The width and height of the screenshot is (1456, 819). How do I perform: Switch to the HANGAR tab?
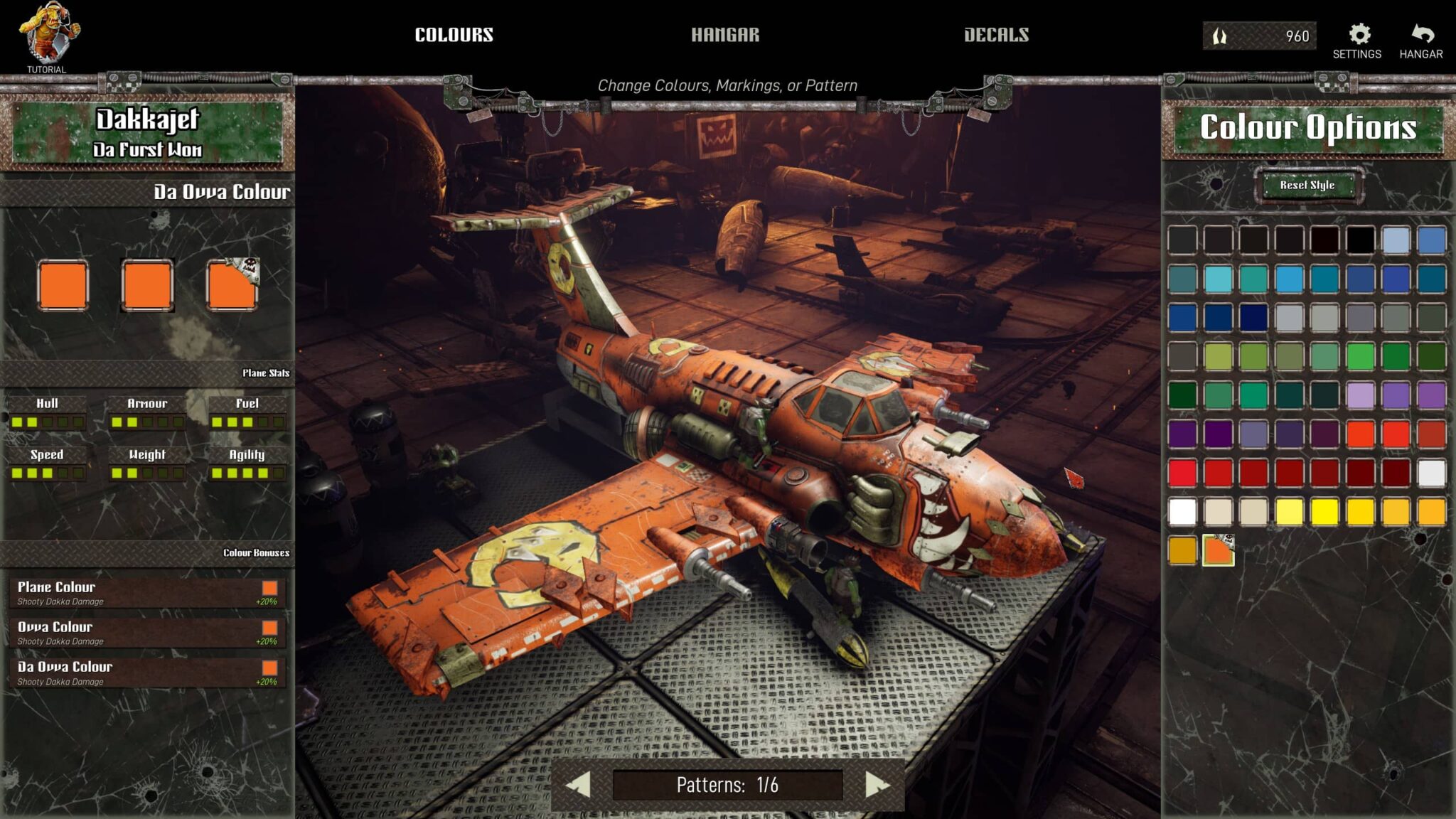point(724,33)
